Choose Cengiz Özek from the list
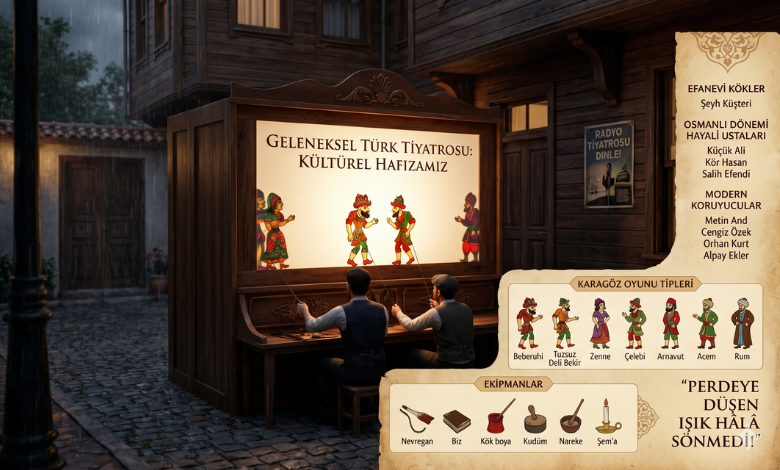 tap(727, 231)
